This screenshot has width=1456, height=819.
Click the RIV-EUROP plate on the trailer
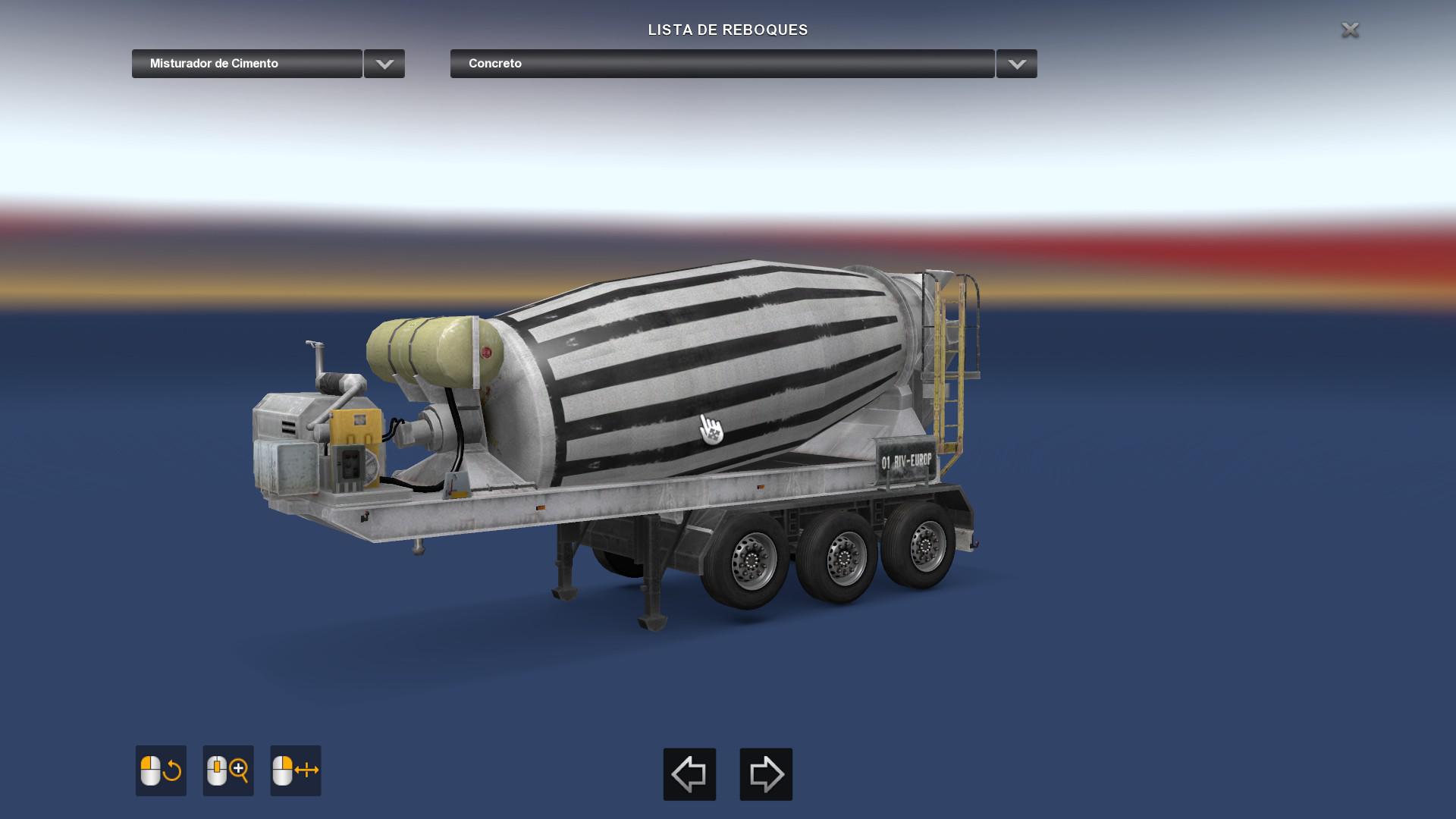907,459
